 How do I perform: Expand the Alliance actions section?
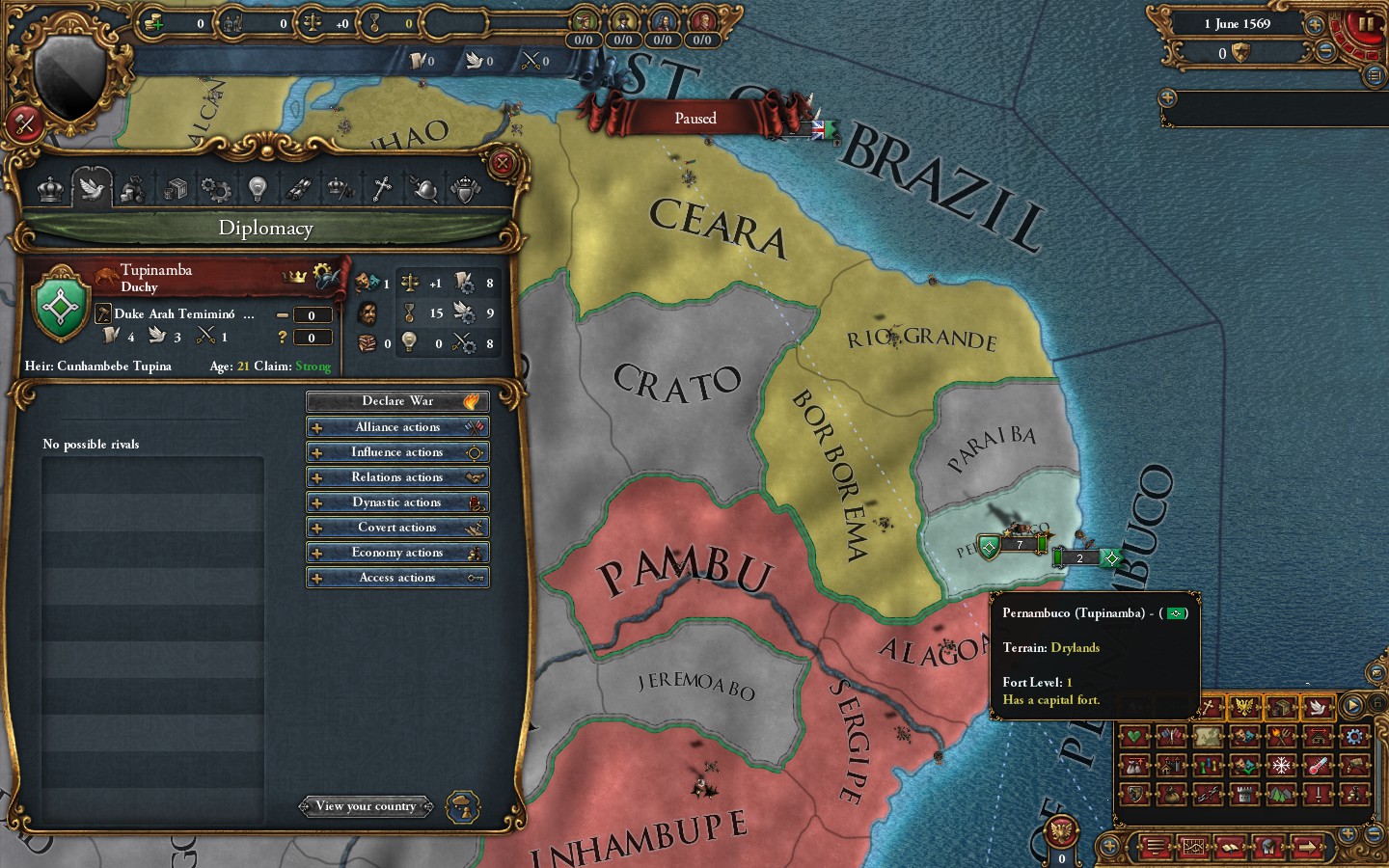coord(397,426)
